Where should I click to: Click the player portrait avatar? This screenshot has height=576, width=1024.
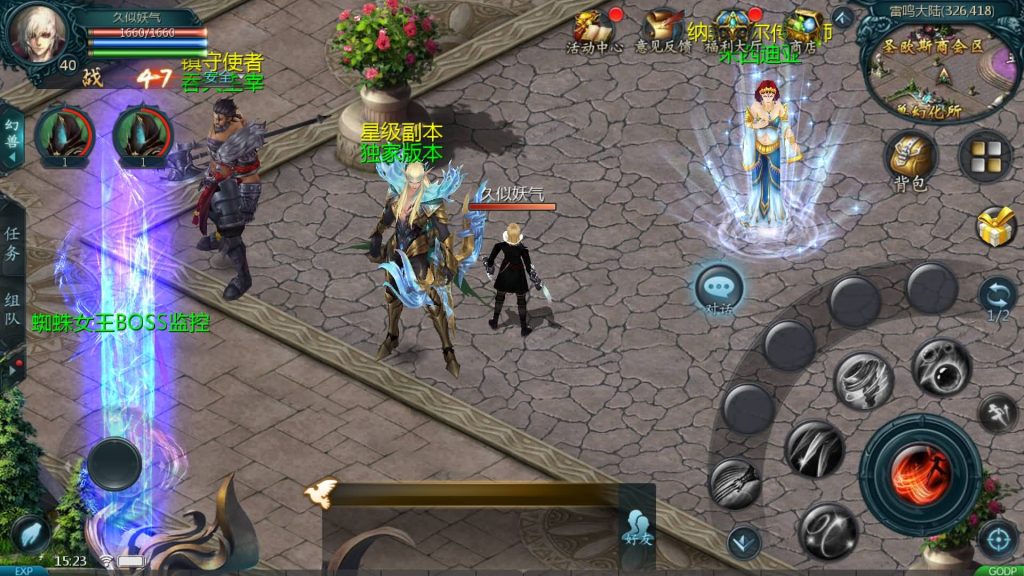pyautogui.click(x=38, y=32)
